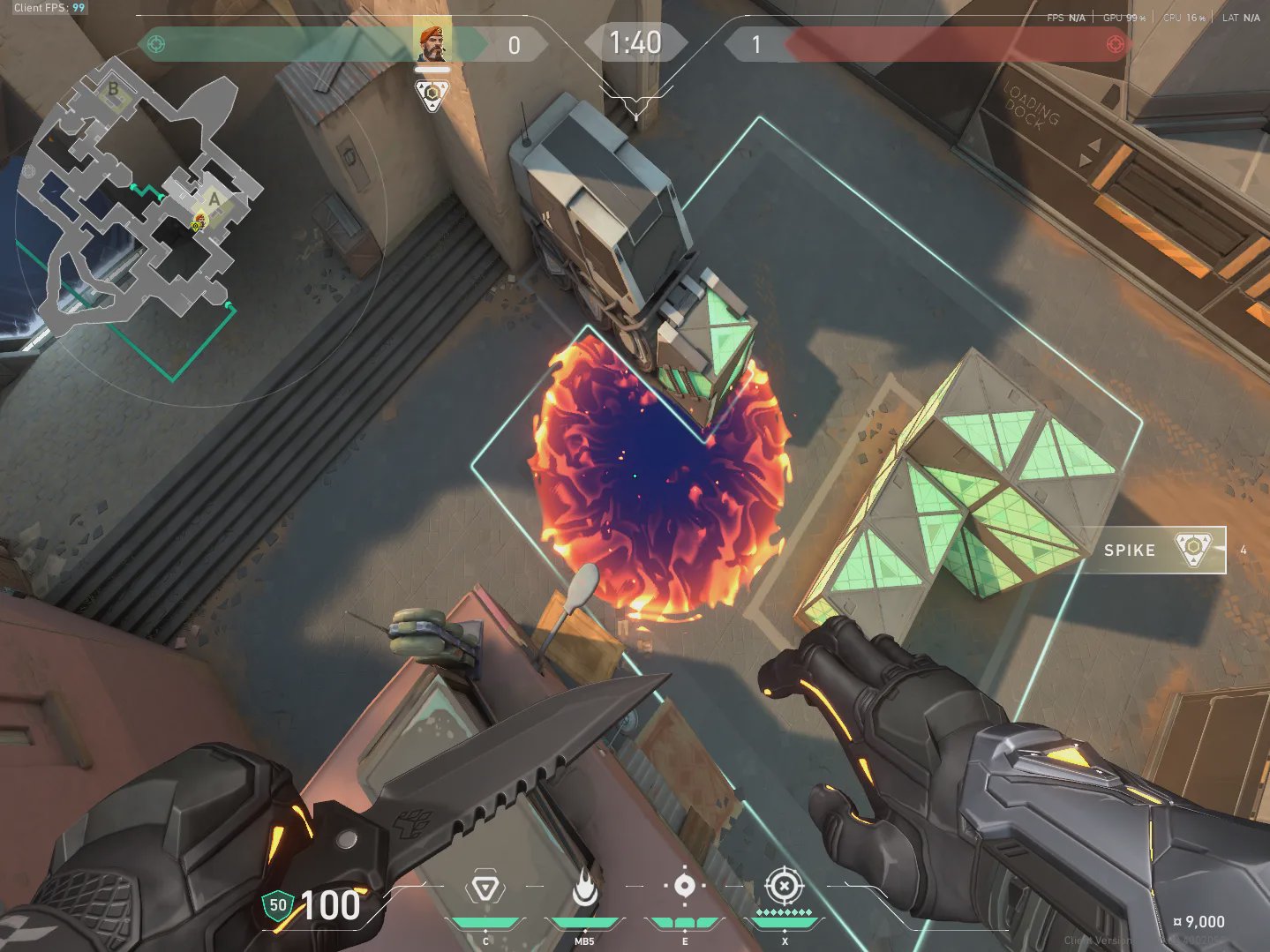Click the A site marker on the minimap
1270x952 pixels.
[214, 199]
